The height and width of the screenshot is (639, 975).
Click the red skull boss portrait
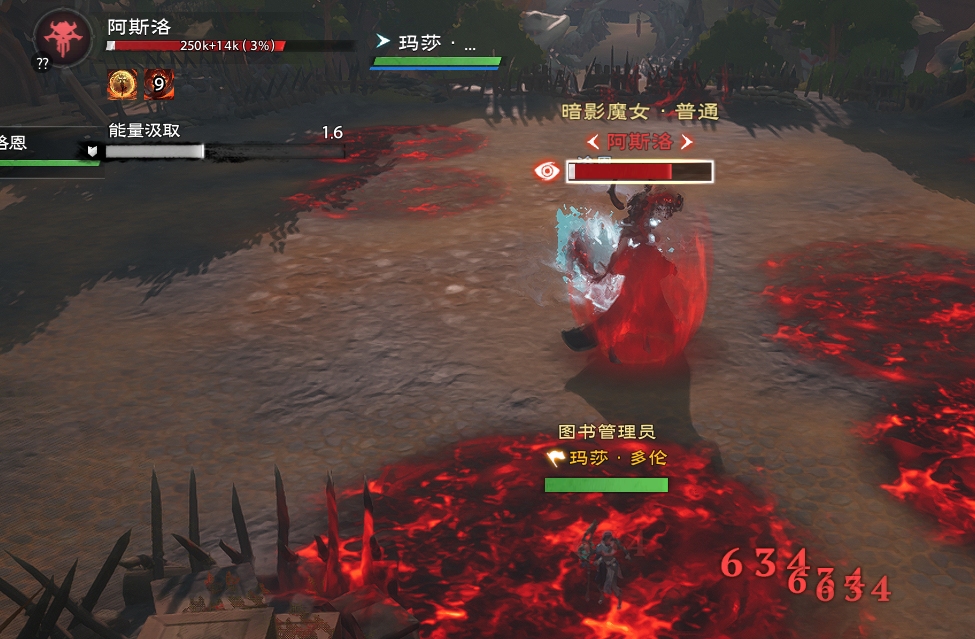65,37
